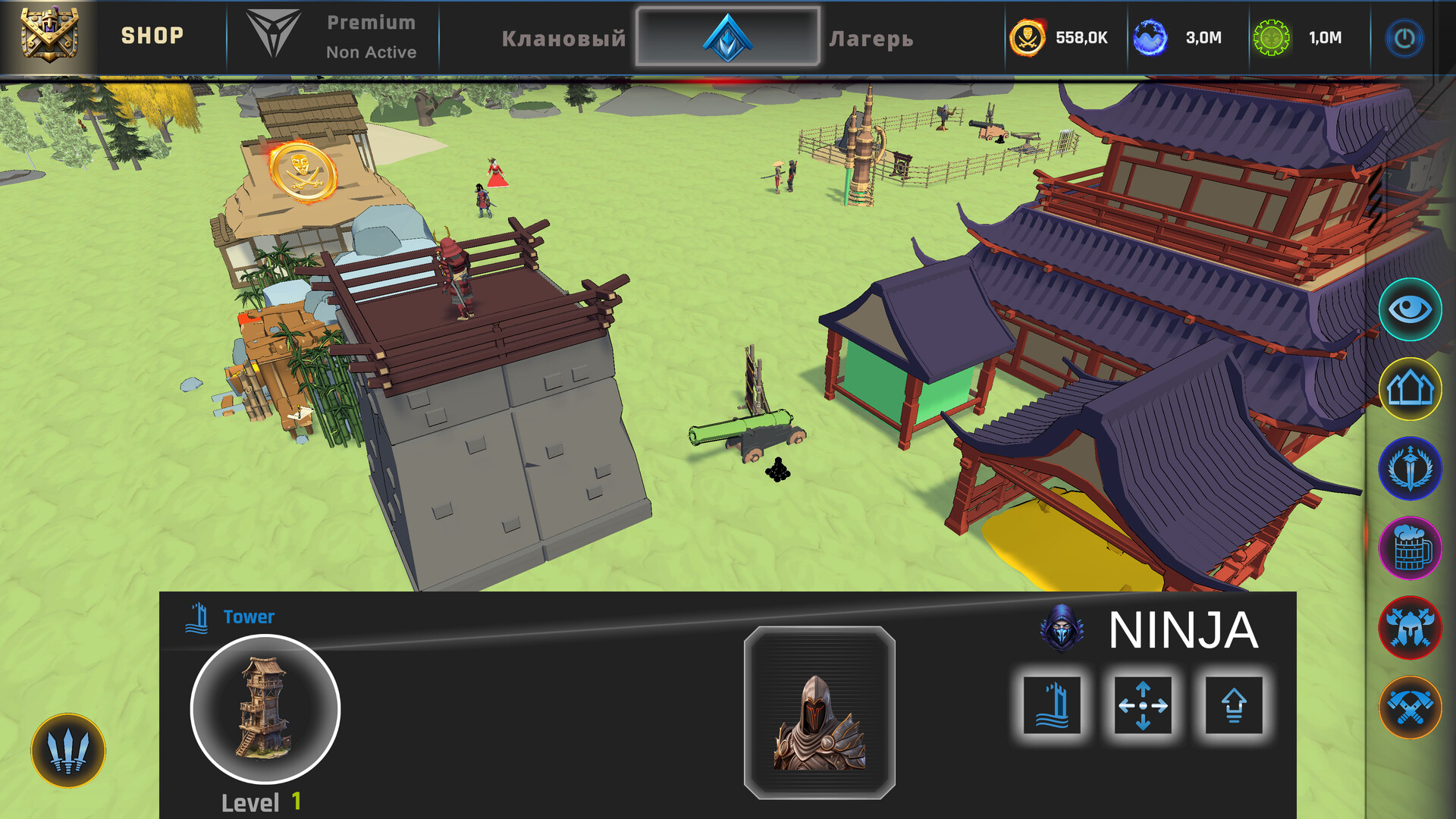The image size is (1456, 819).
Task: Open the player rank emblem top left
Action: (50, 35)
